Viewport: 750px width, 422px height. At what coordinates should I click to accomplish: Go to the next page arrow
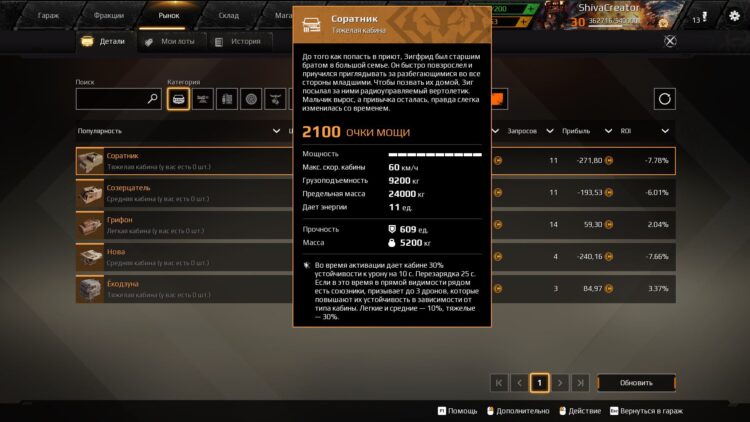click(x=561, y=382)
